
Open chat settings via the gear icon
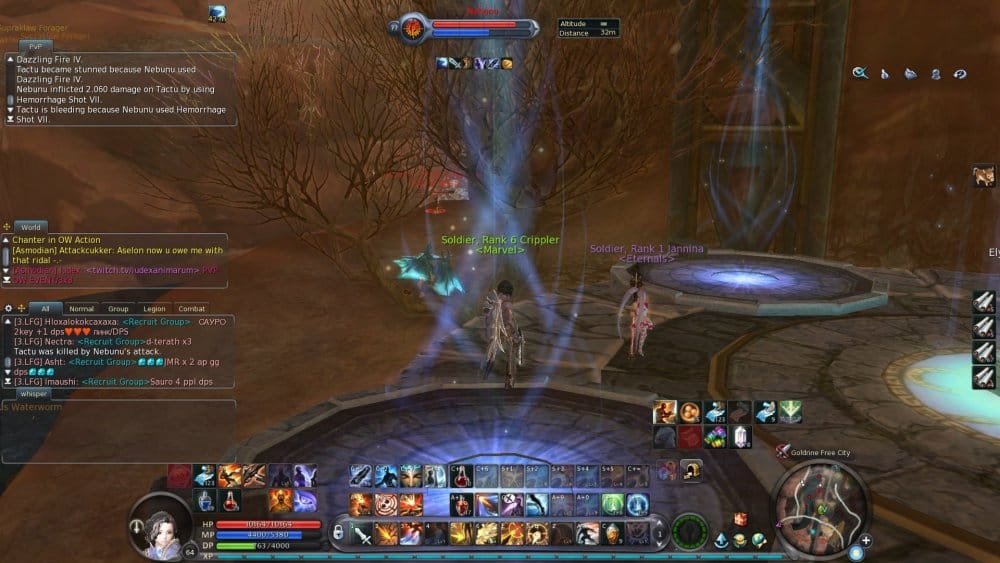9,309
